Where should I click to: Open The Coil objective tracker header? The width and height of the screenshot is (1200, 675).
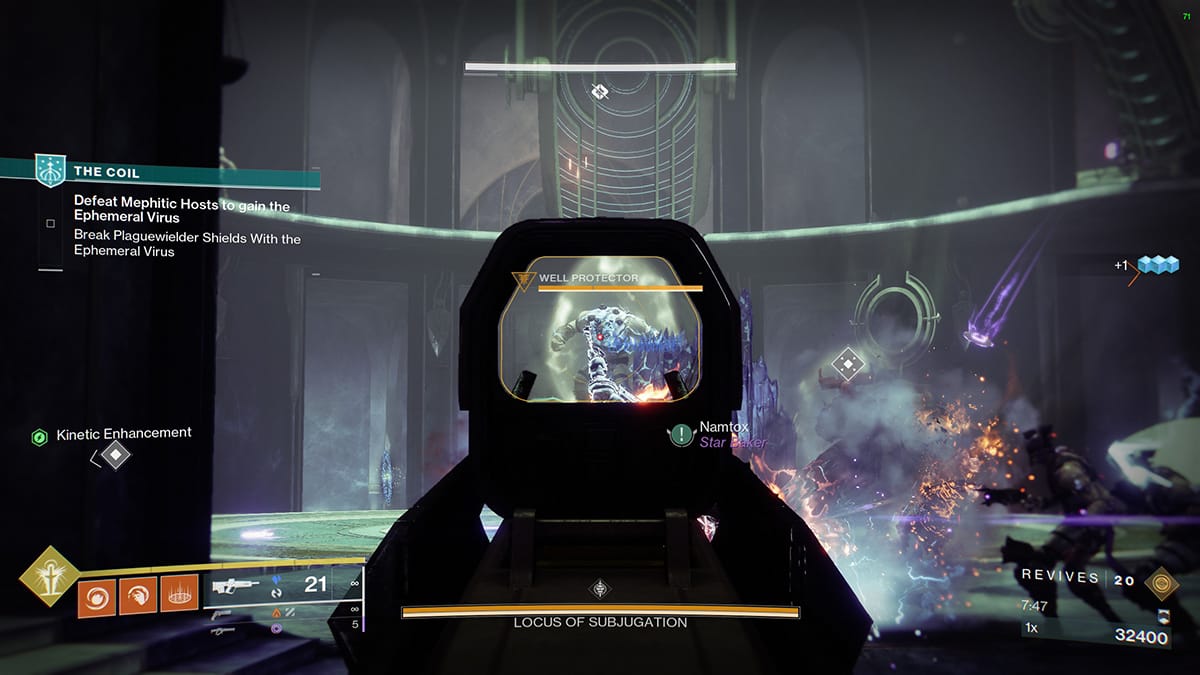[160, 172]
